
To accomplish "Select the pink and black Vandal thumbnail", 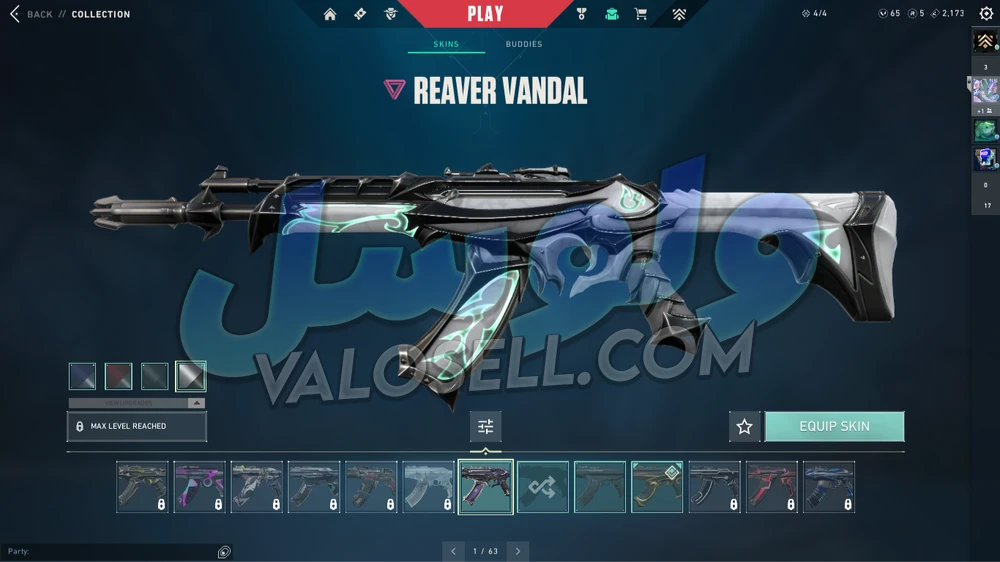I will click(199, 487).
